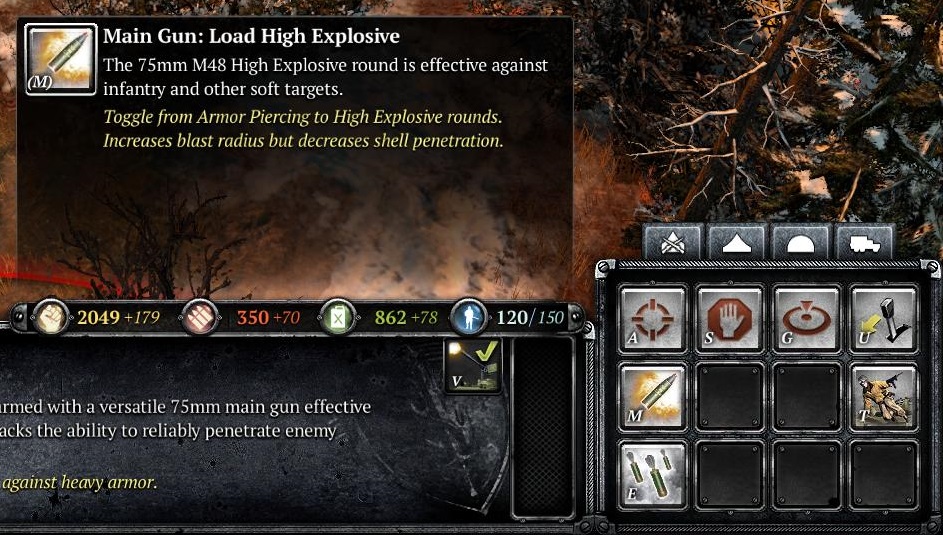
Task: Load High Explosive rounds in the command grid
Action: (x=653, y=396)
